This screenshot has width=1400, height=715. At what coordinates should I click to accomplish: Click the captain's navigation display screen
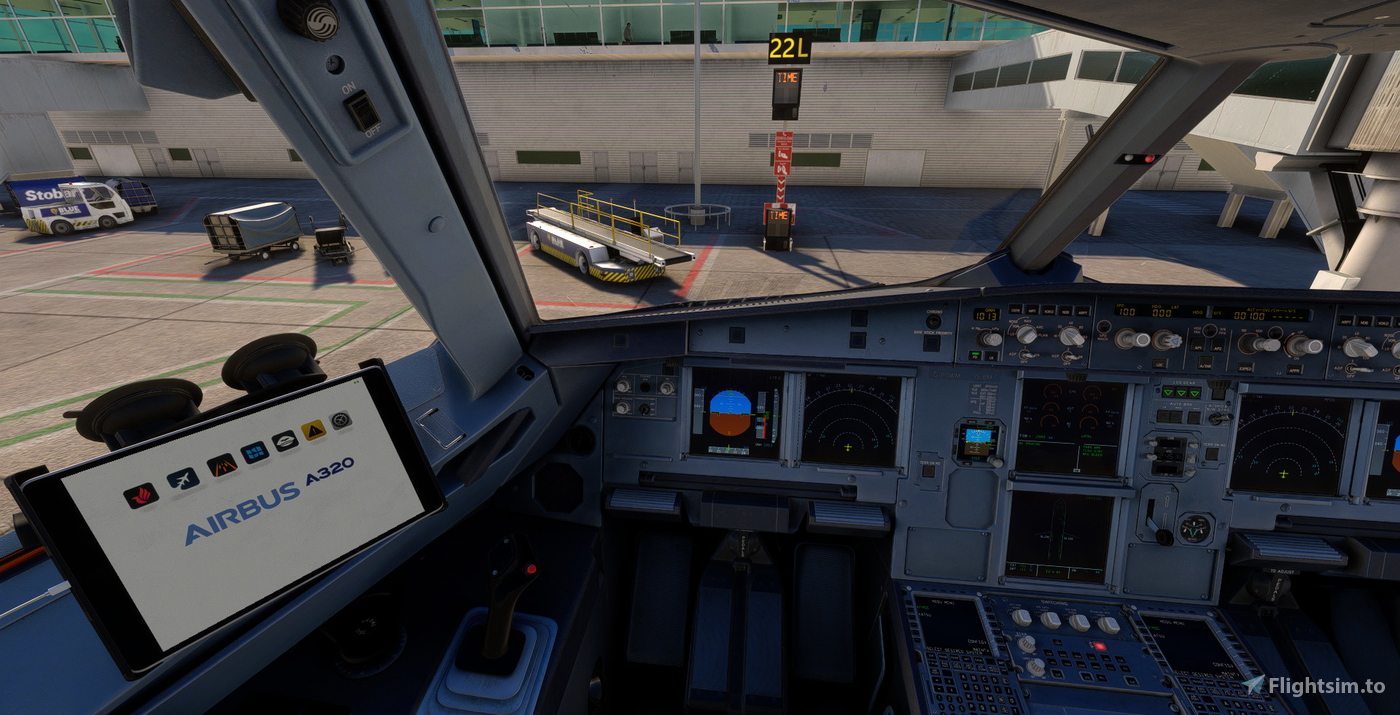tap(851, 420)
